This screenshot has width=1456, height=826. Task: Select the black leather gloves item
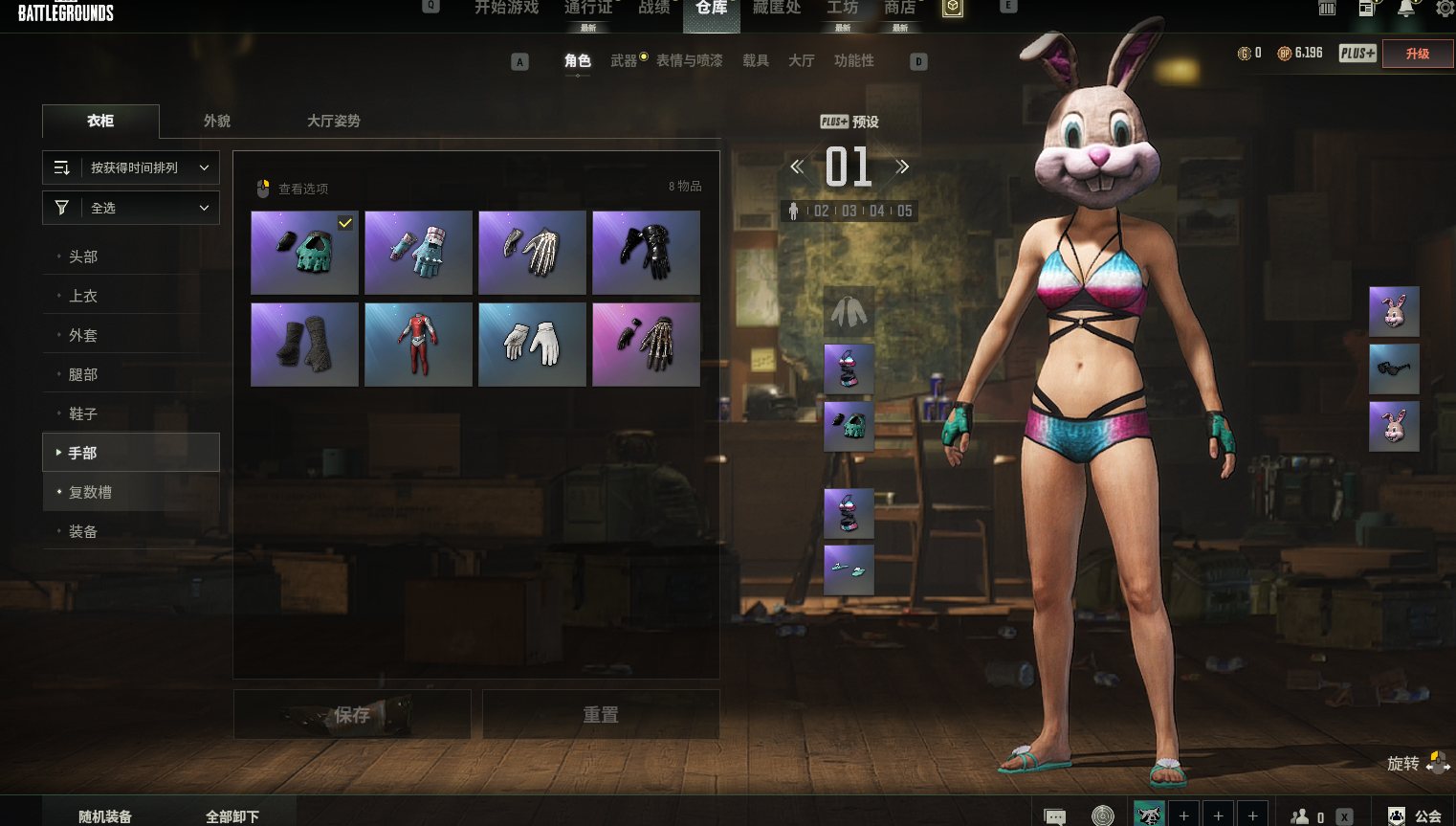click(x=646, y=253)
